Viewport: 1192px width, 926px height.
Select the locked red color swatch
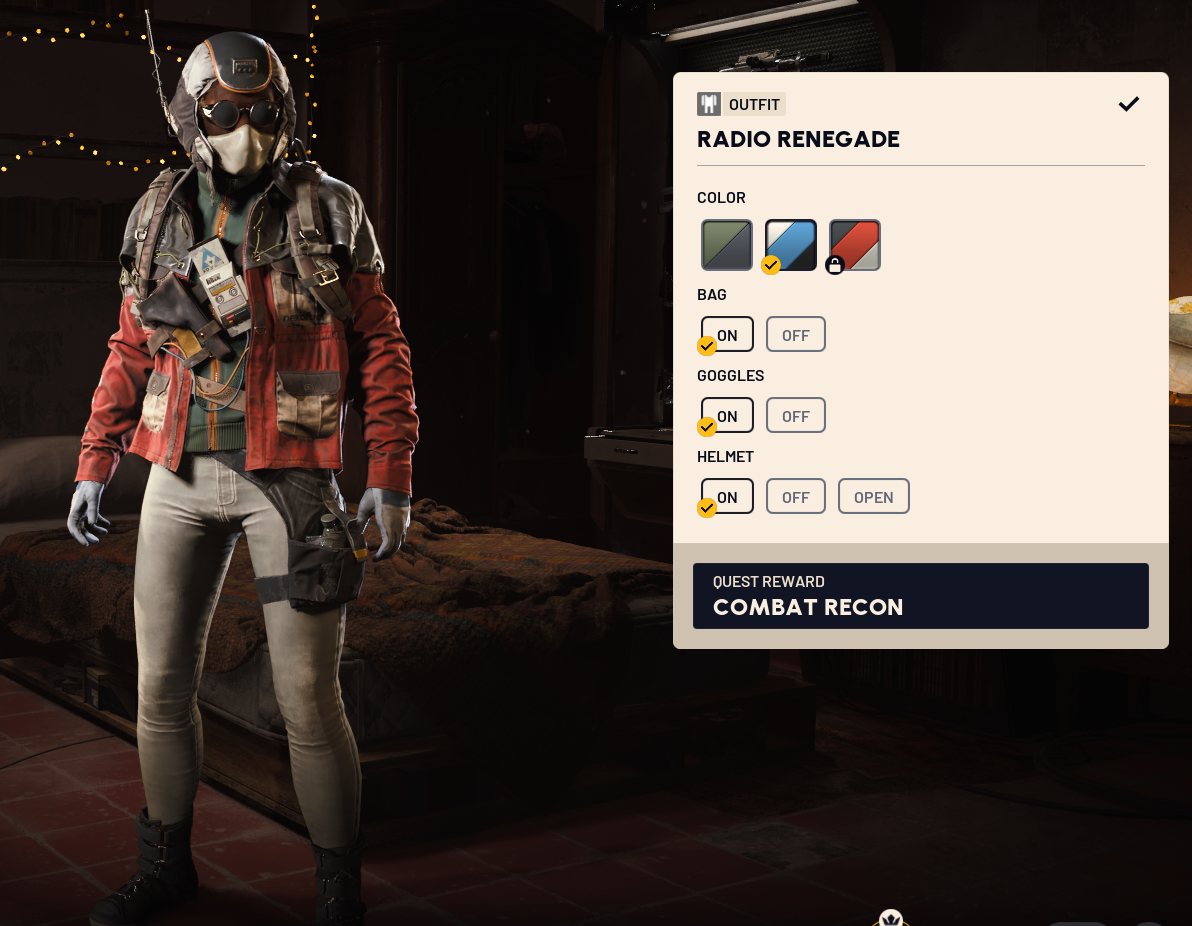855,245
